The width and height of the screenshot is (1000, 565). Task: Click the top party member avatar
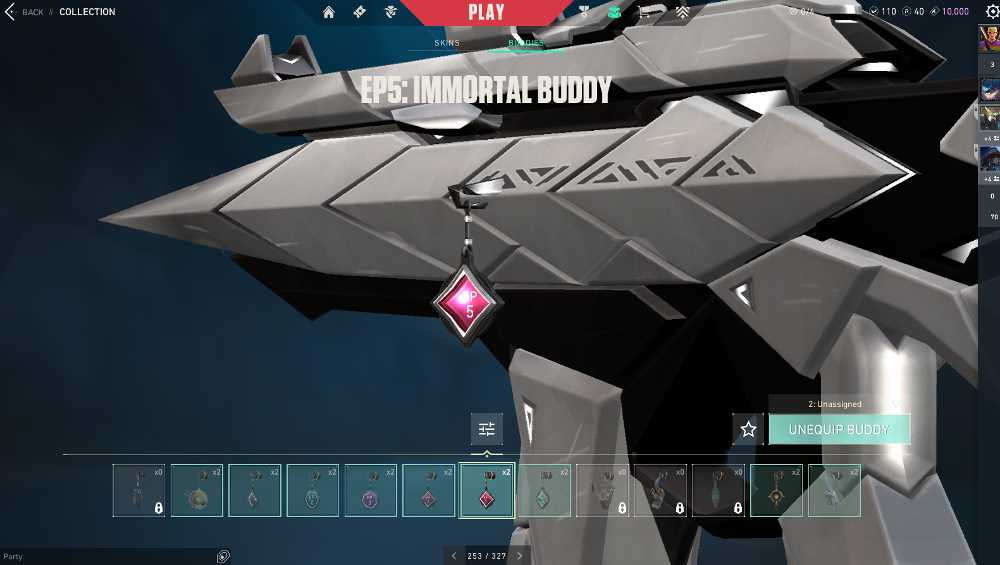pyautogui.click(x=990, y=39)
